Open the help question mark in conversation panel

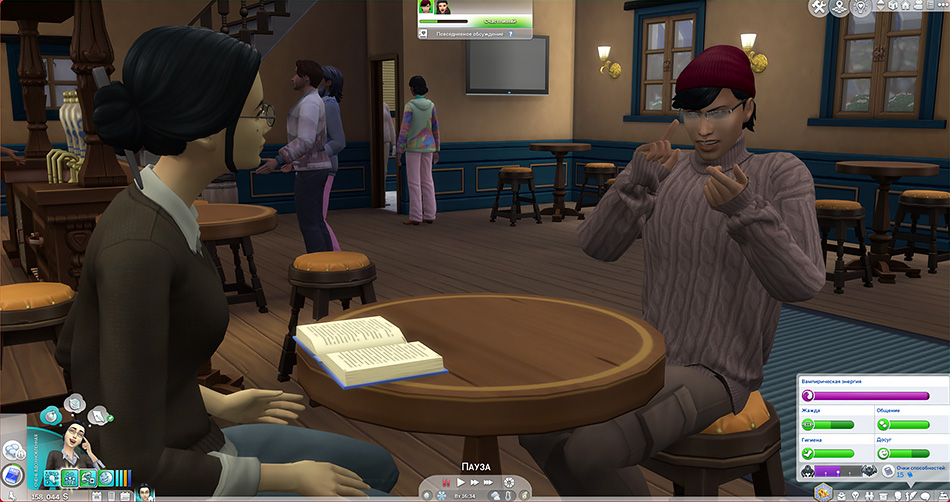click(x=512, y=34)
